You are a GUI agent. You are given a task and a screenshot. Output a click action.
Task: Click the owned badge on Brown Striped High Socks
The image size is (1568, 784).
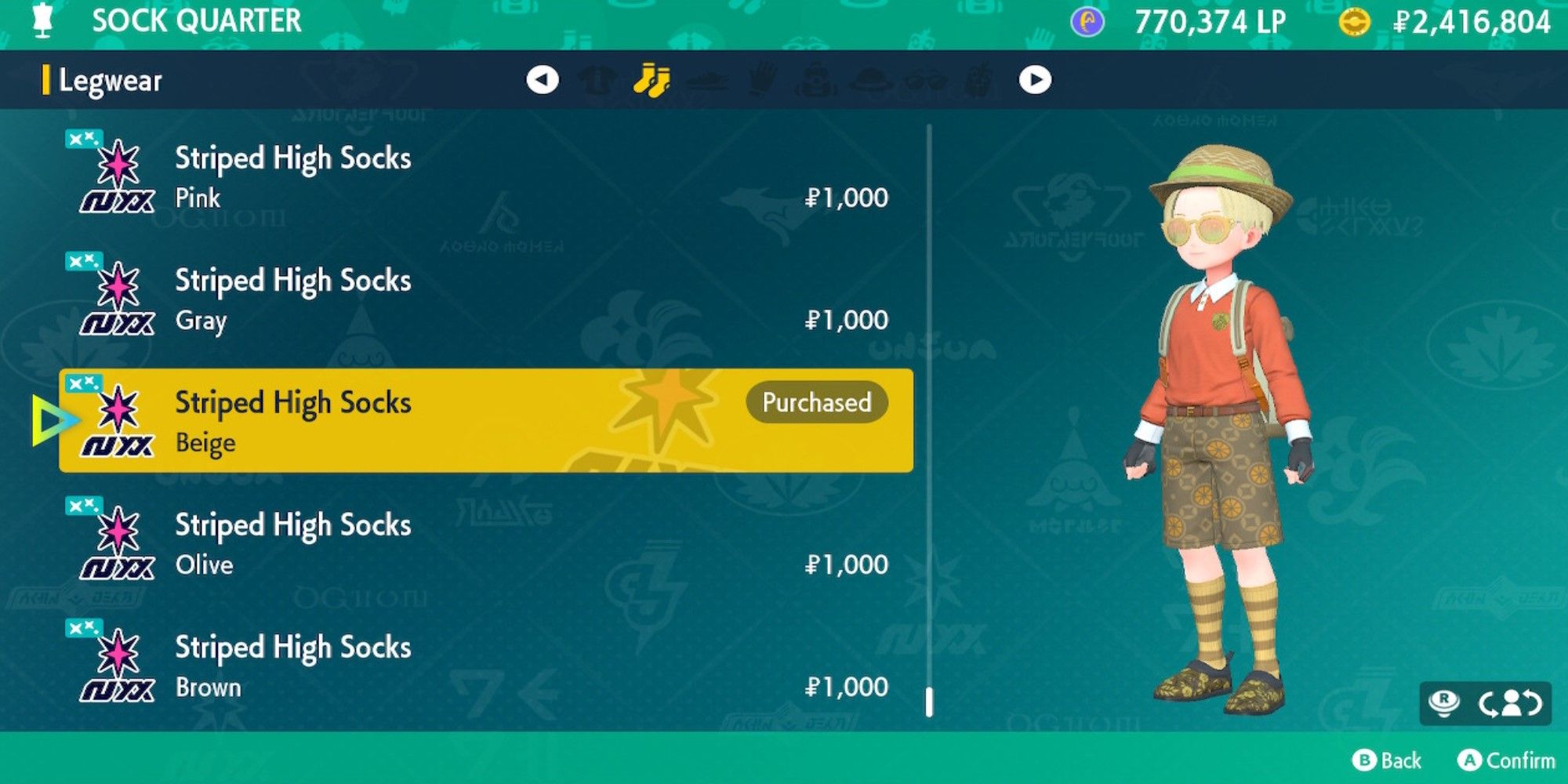tap(86, 627)
